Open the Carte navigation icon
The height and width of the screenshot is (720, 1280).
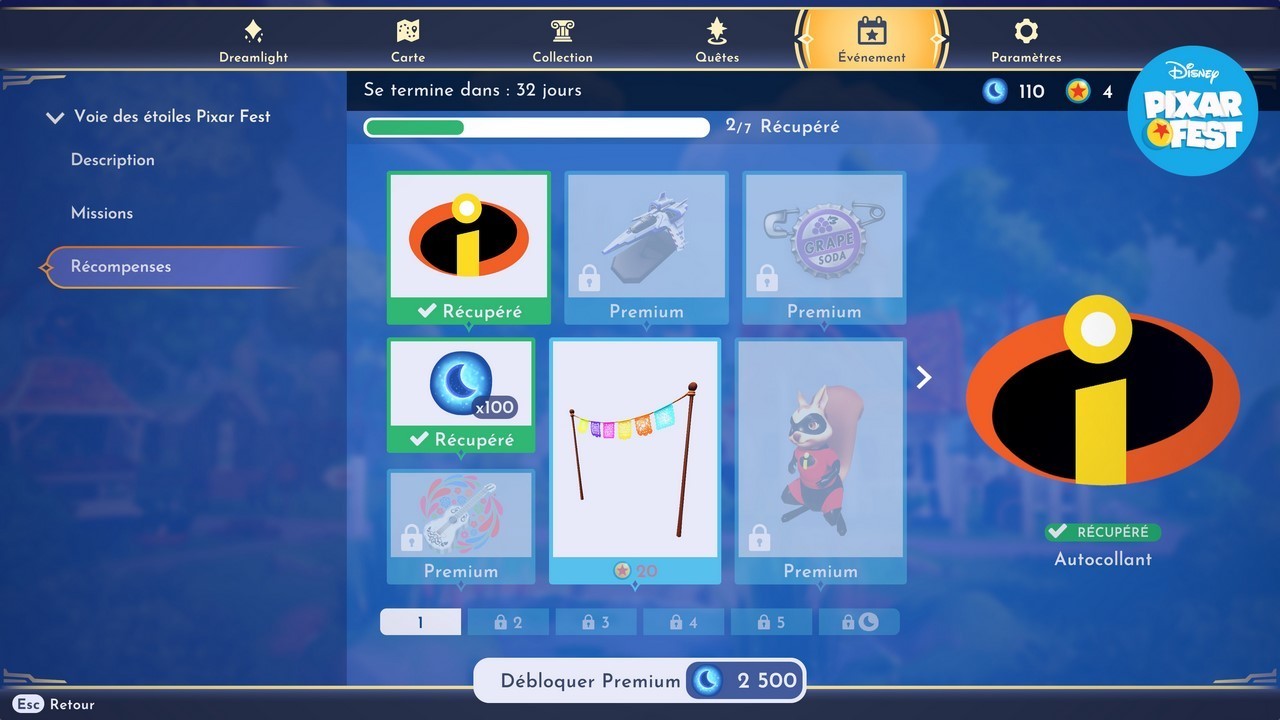tap(408, 33)
